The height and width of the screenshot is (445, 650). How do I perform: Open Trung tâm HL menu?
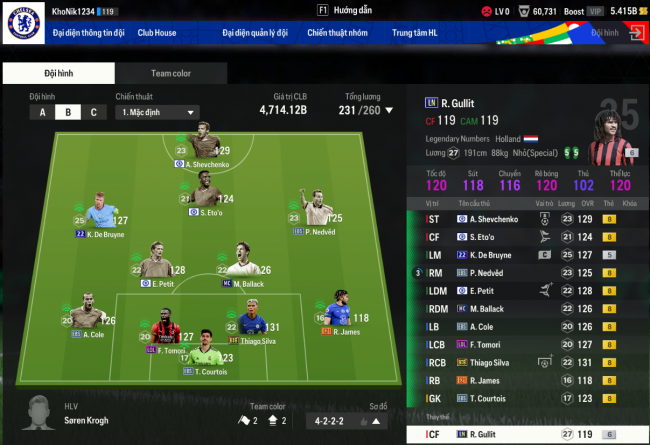(x=416, y=33)
